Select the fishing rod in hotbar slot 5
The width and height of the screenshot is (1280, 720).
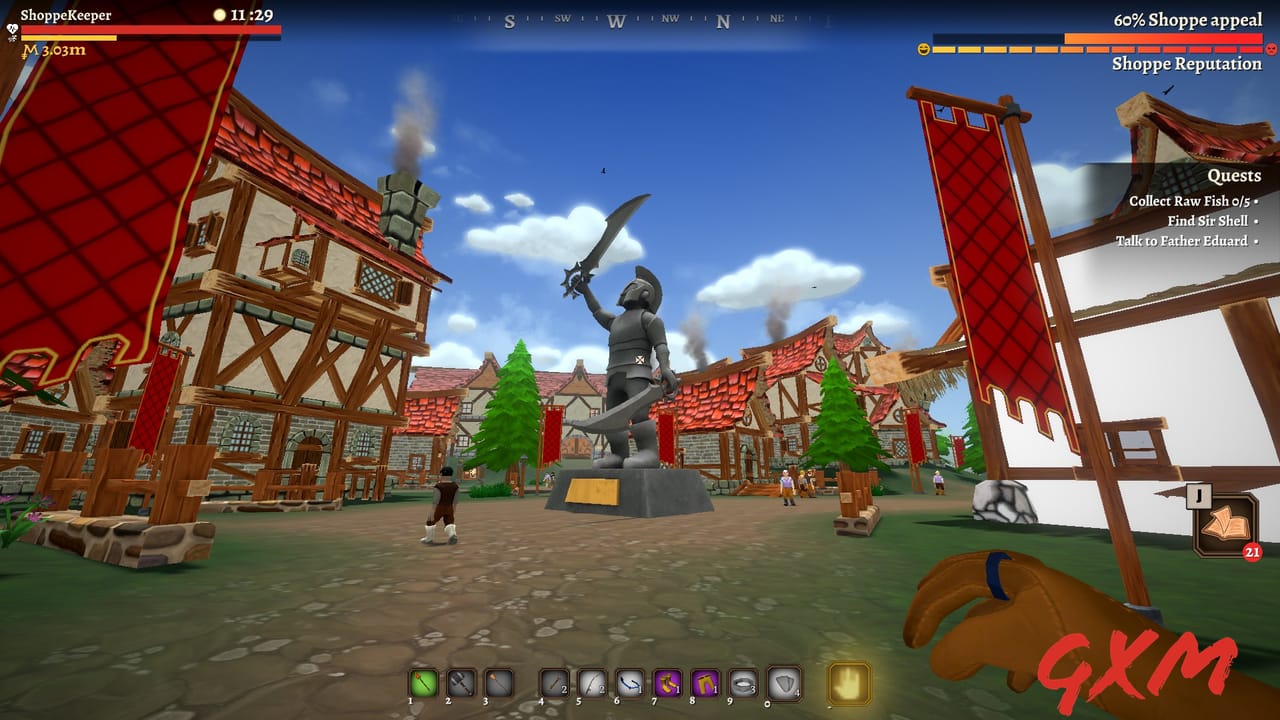[590, 684]
